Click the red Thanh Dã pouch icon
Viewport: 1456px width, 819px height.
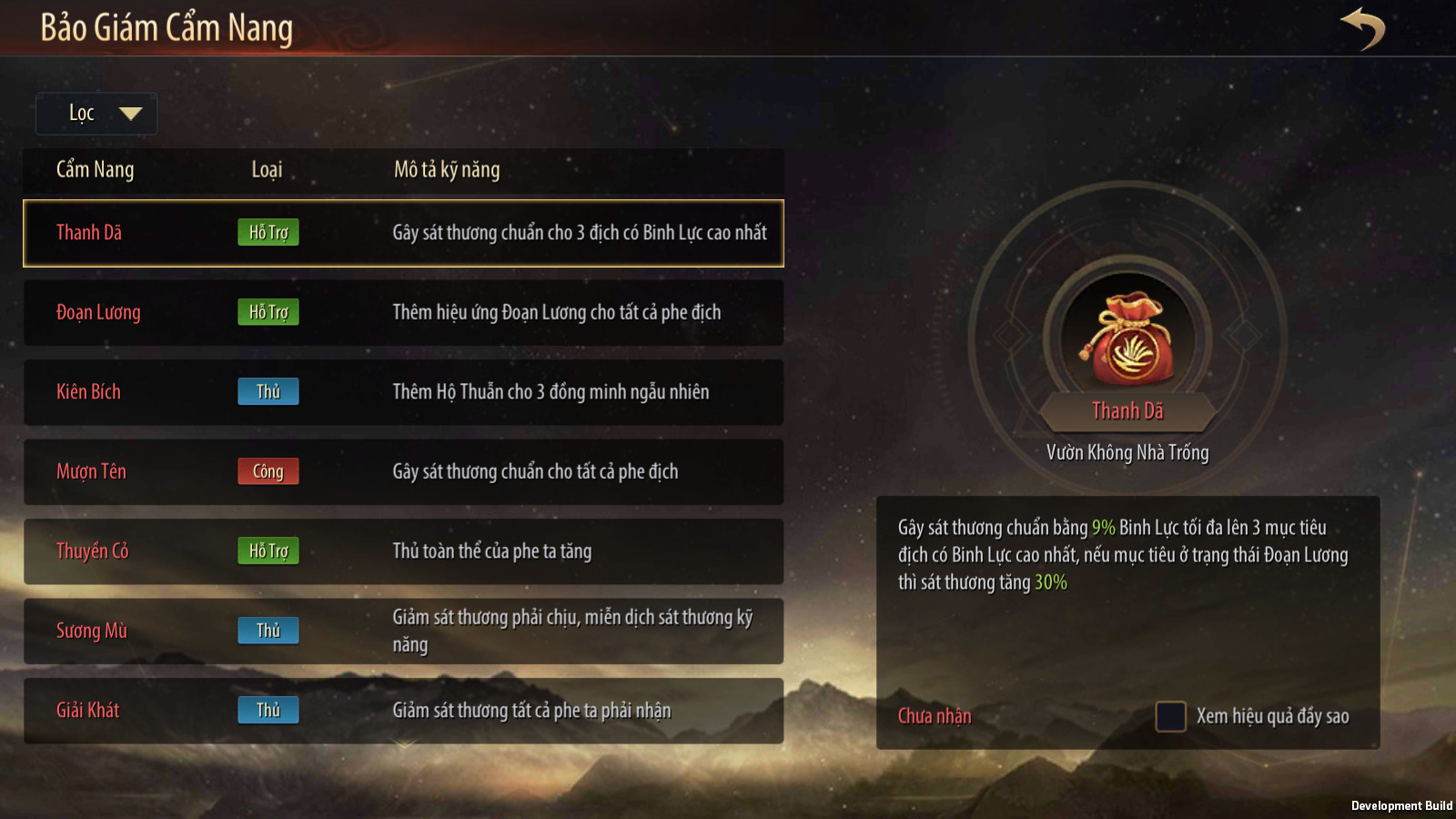[1128, 339]
